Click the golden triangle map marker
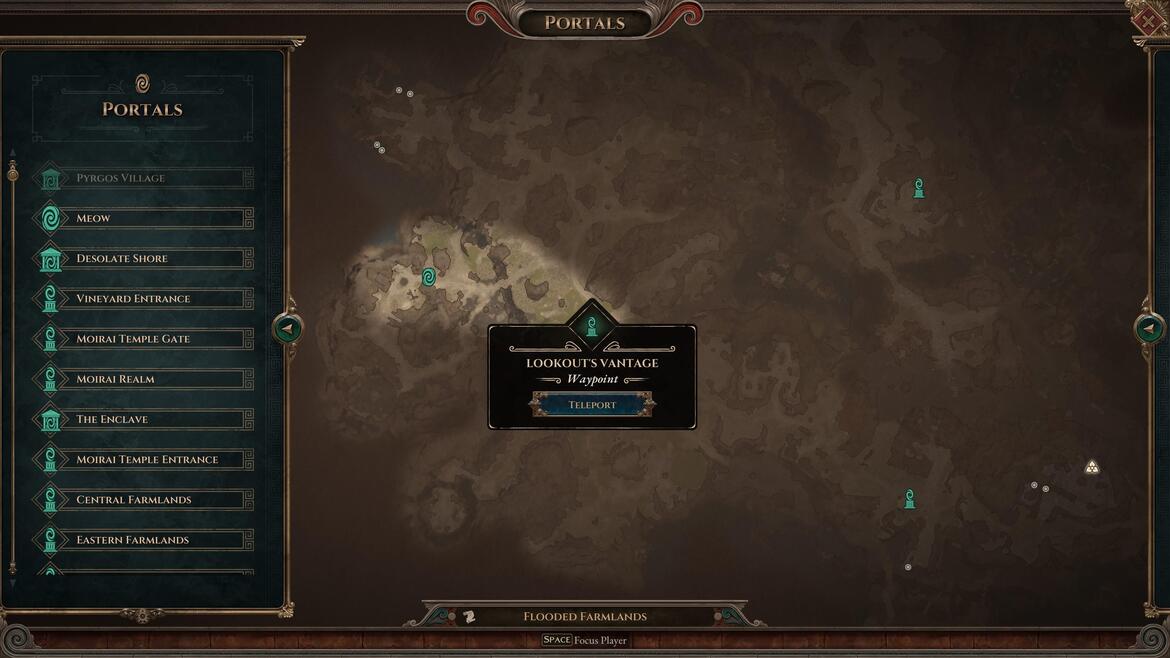 (1092, 467)
